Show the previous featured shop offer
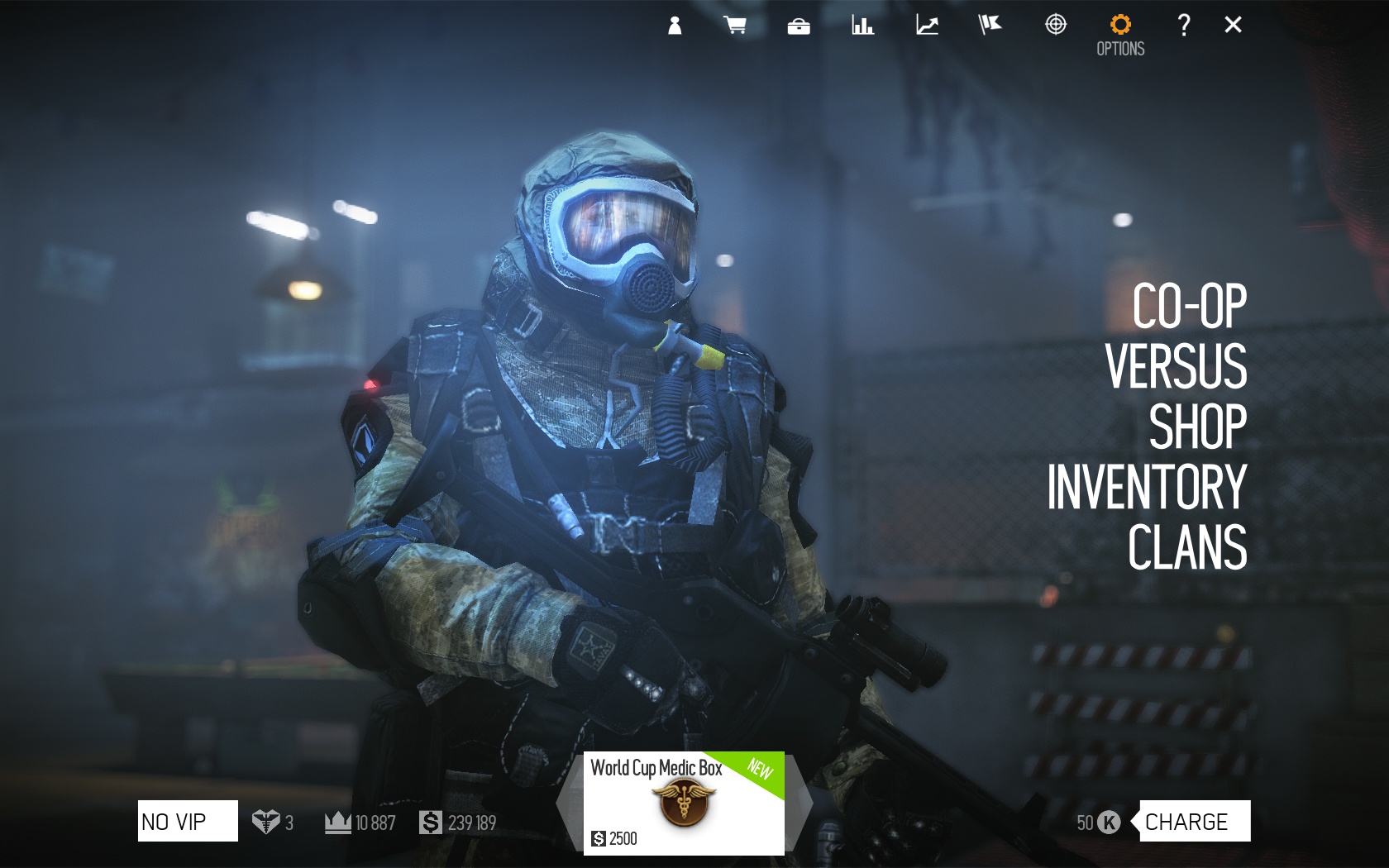 (x=570, y=803)
